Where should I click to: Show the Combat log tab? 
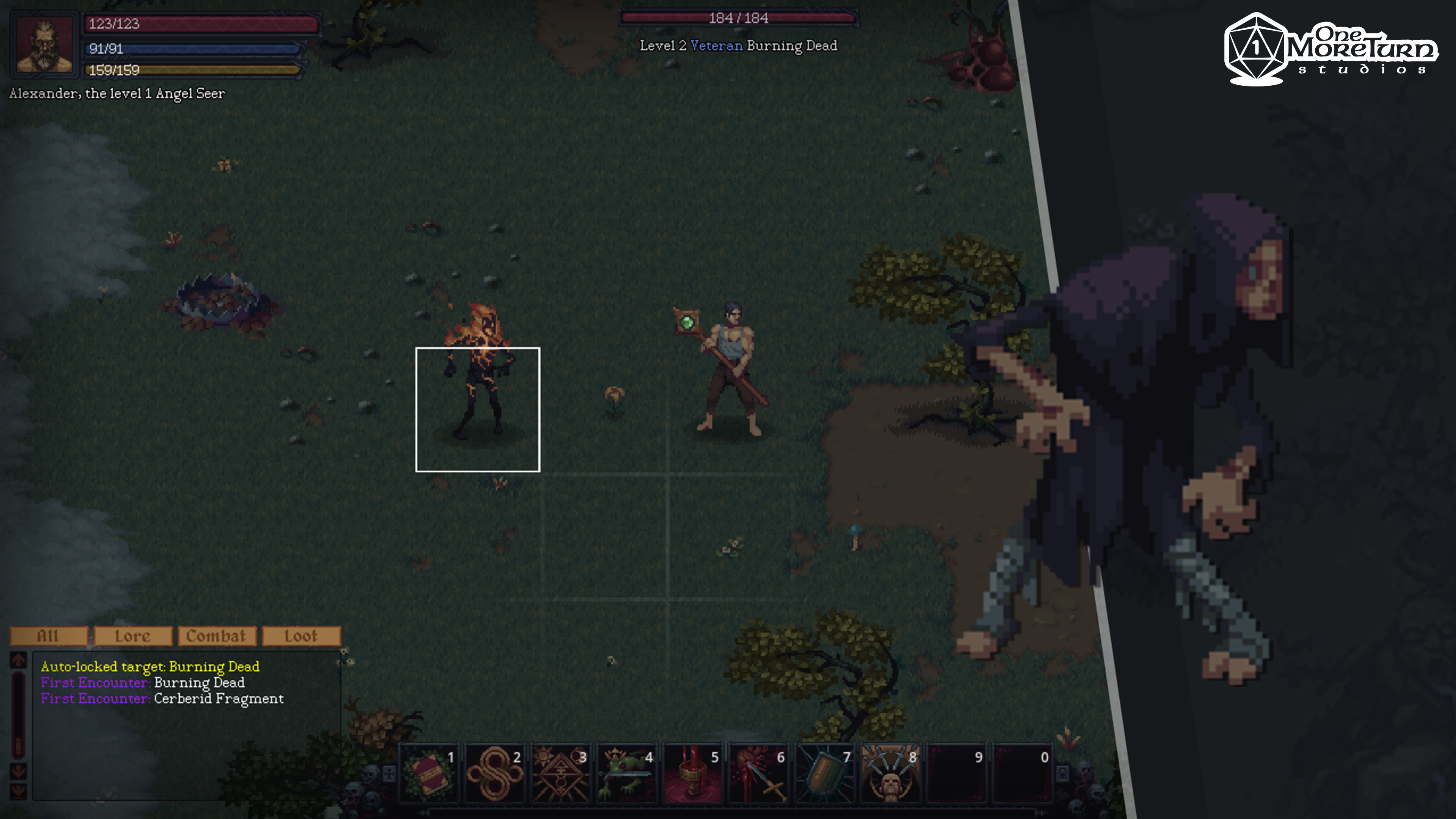tap(217, 636)
